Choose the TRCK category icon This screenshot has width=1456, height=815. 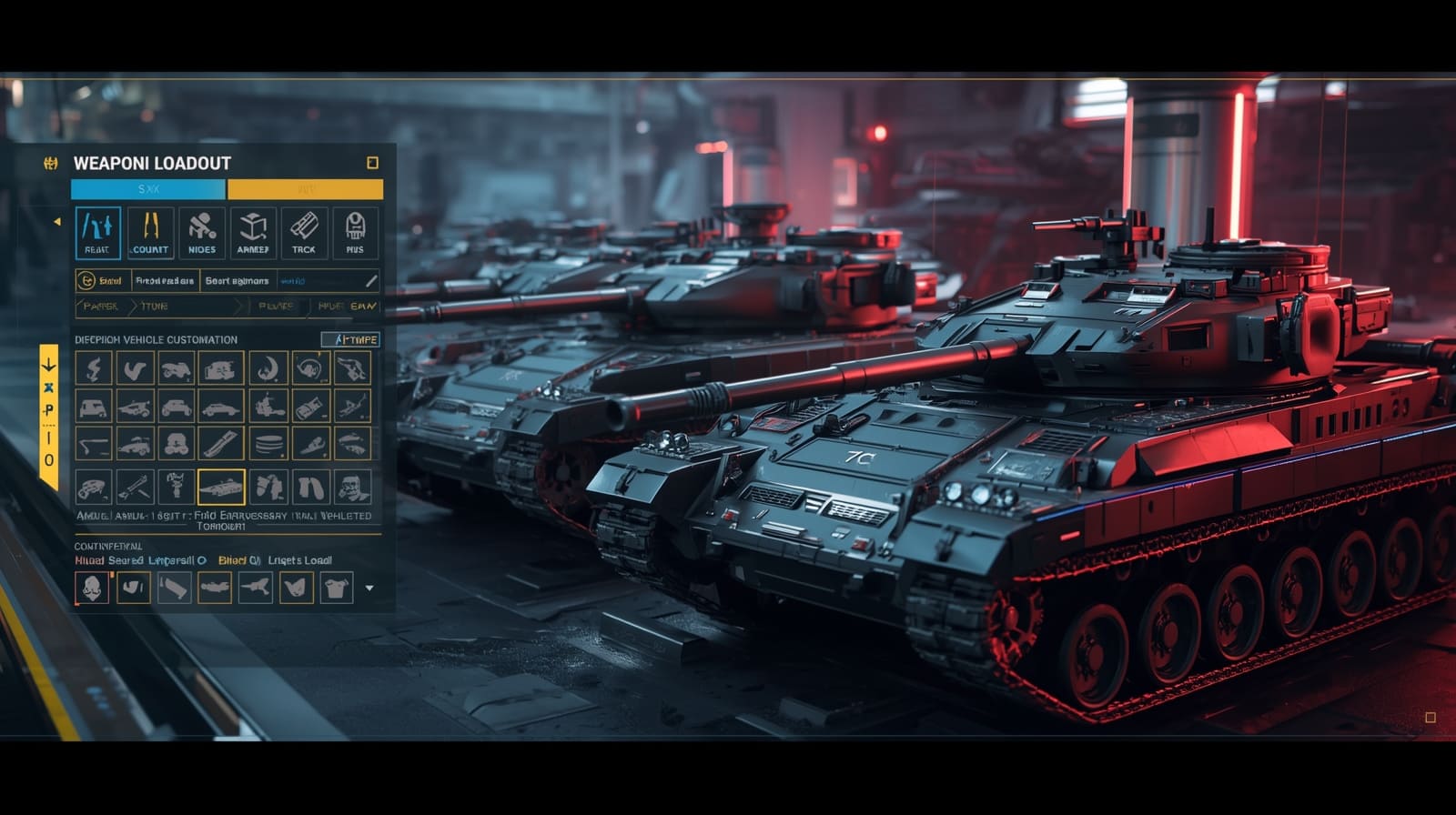click(304, 233)
